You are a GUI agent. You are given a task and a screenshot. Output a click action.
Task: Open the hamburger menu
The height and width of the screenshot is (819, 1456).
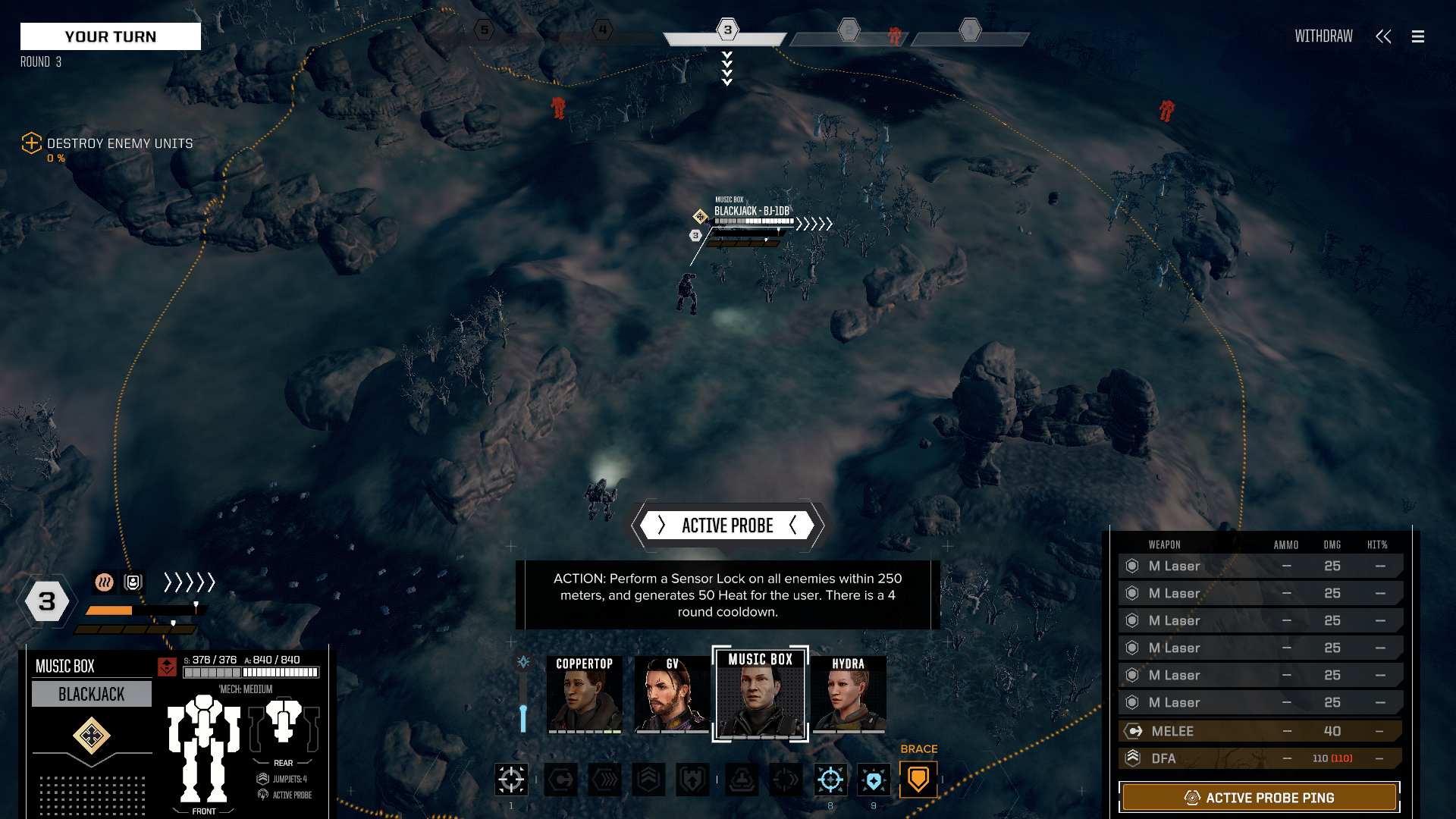(1418, 36)
